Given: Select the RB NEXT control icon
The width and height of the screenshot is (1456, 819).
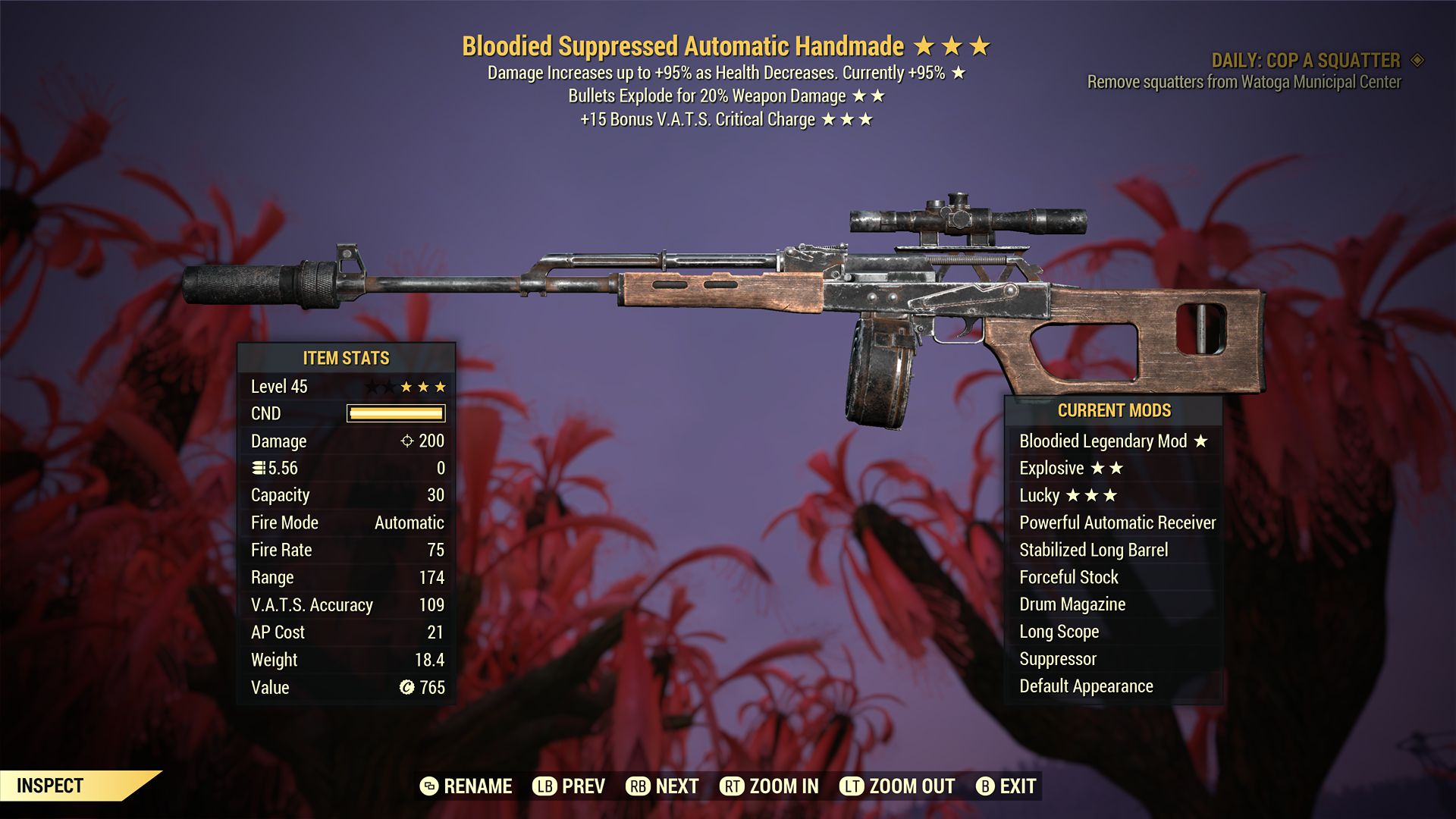Looking at the screenshot, I should click(637, 786).
